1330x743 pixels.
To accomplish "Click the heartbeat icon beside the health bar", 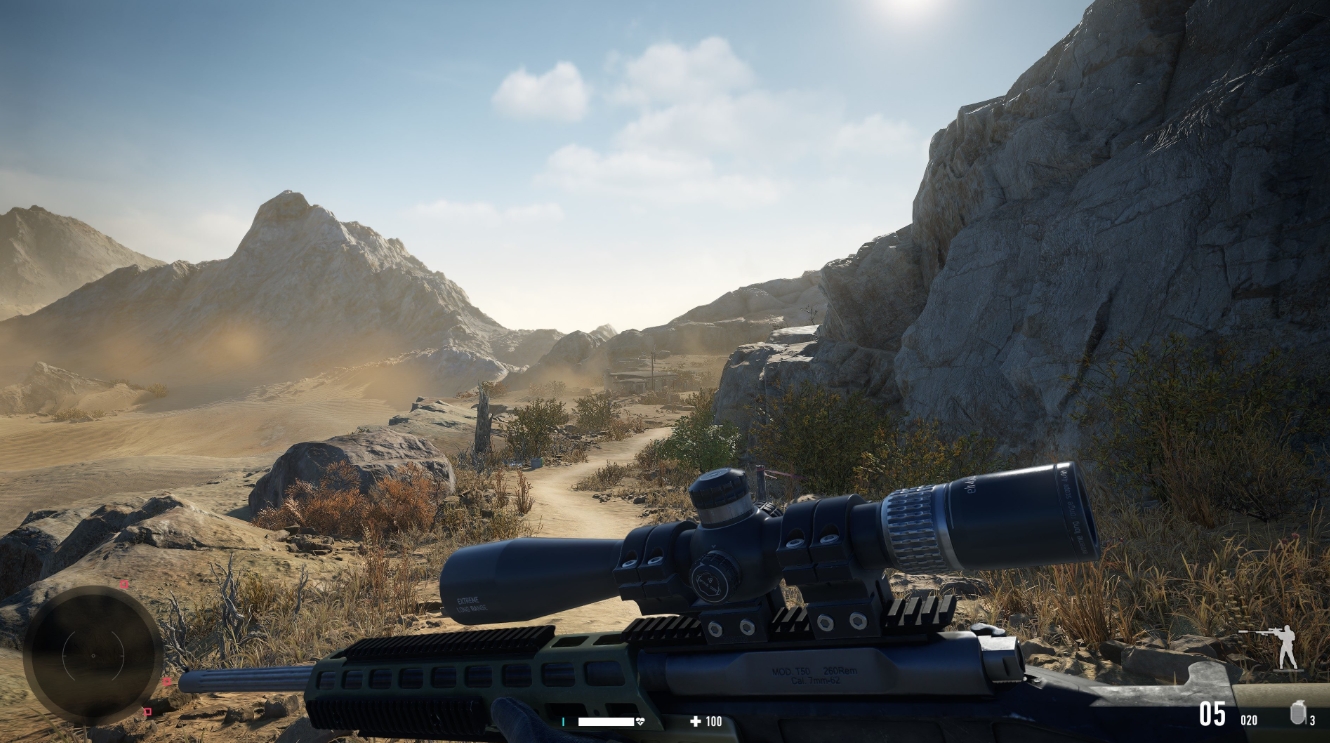I will [x=640, y=721].
